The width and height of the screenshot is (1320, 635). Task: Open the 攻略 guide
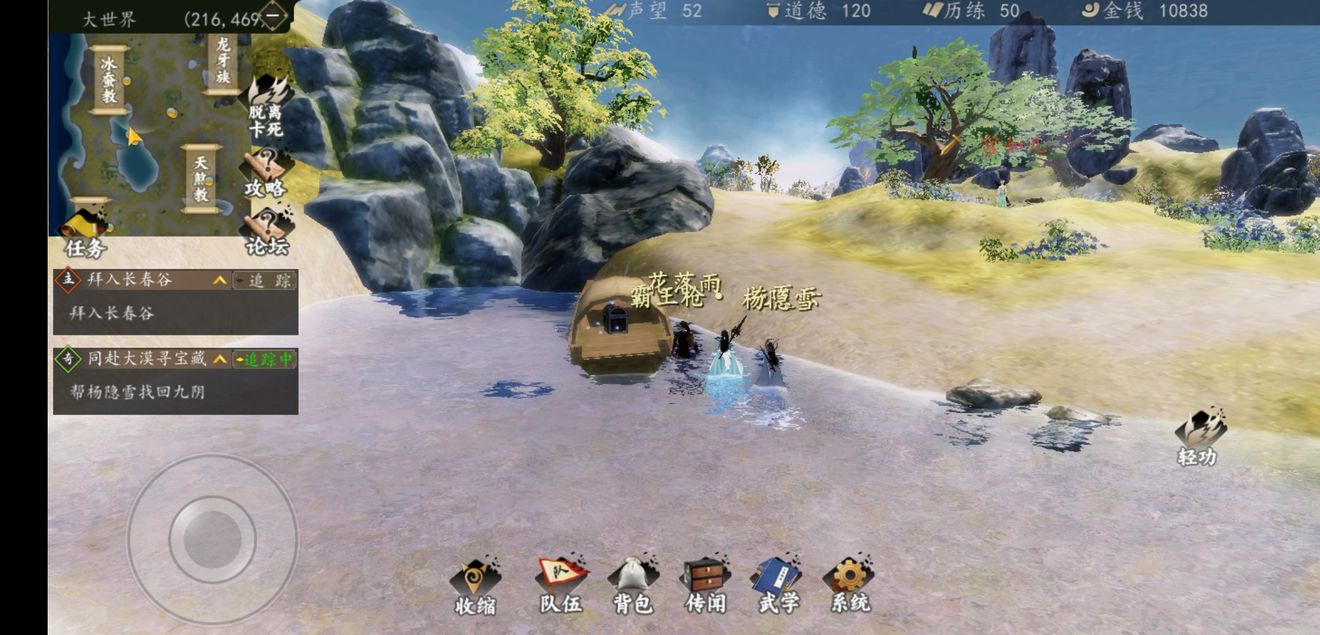point(266,172)
